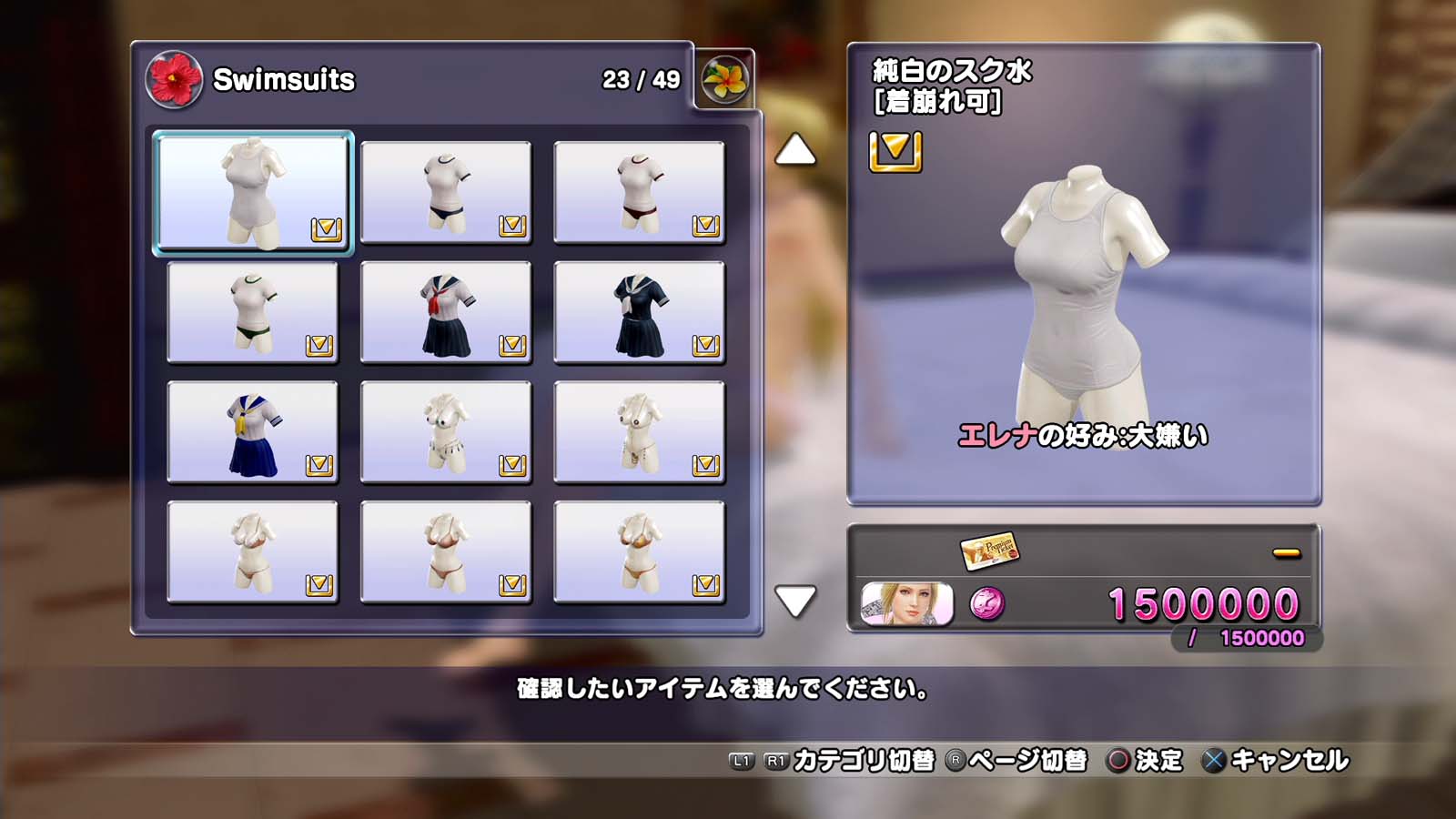Click the red hibiscus Swimsuits category icon
The height and width of the screenshot is (819, 1456).
click(x=173, y=79)
